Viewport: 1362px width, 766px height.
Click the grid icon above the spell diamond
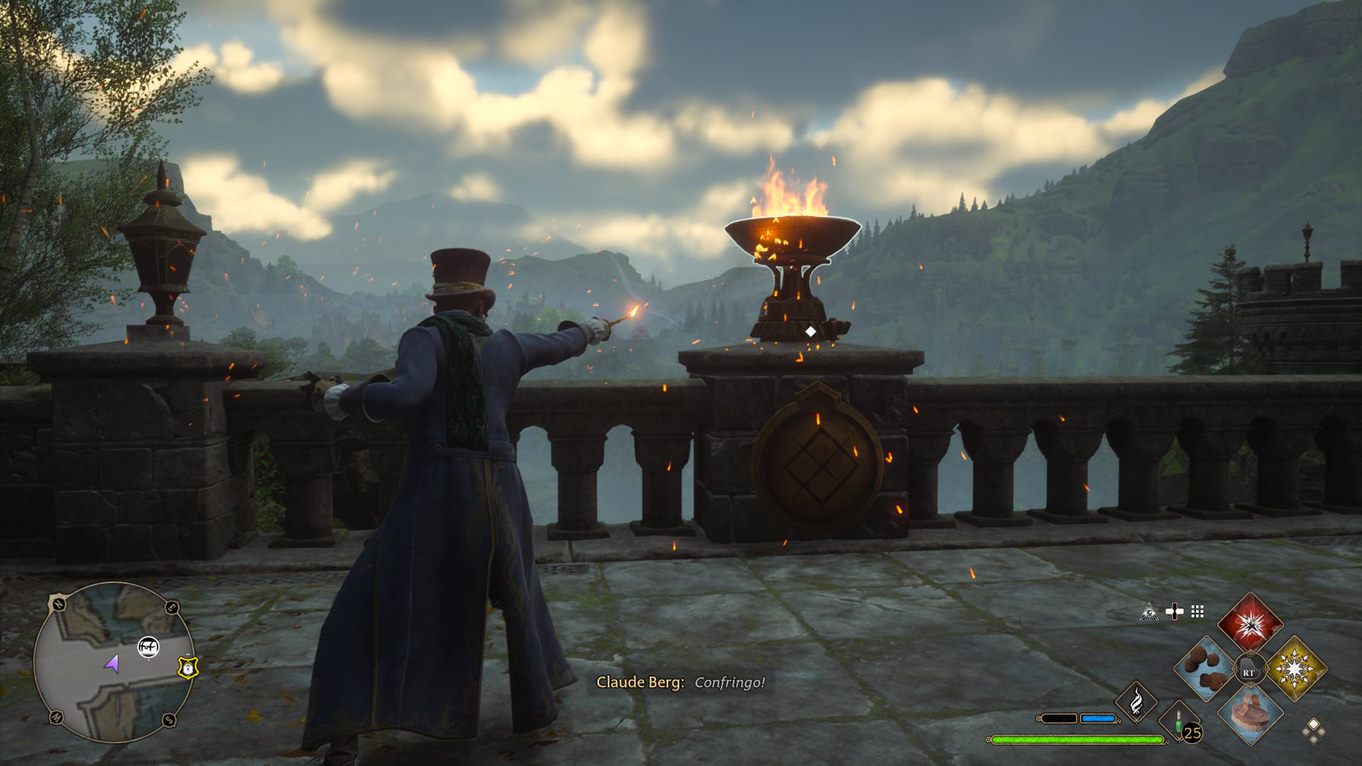tap(1196, 612)
